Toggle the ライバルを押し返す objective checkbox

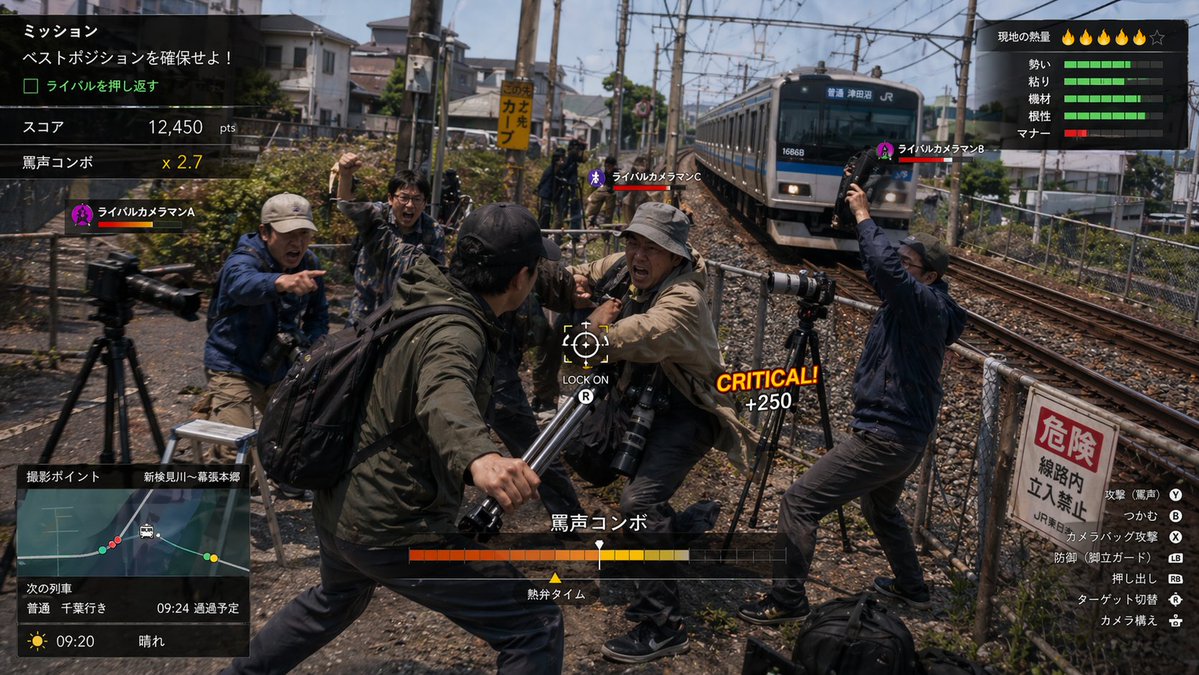pyautogui.click(x=31, y=86)
